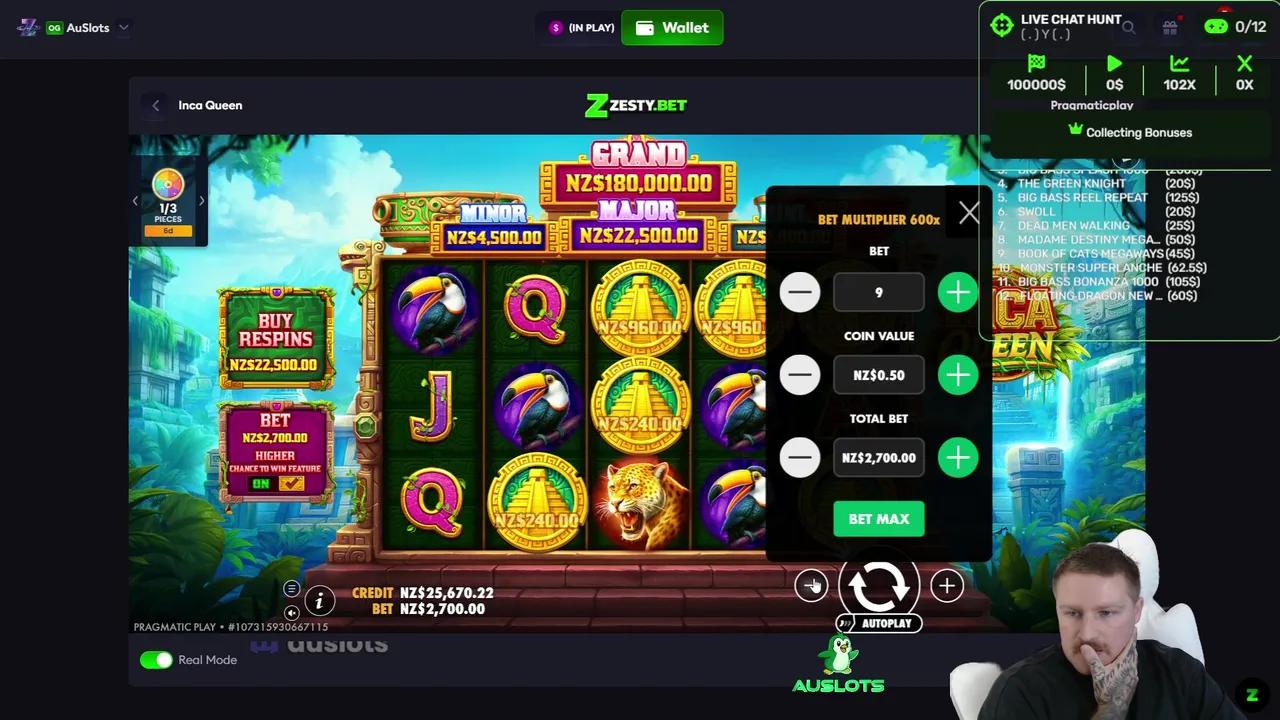Click BET MAX button
The image size is (1280, 720).
(878, 518)
